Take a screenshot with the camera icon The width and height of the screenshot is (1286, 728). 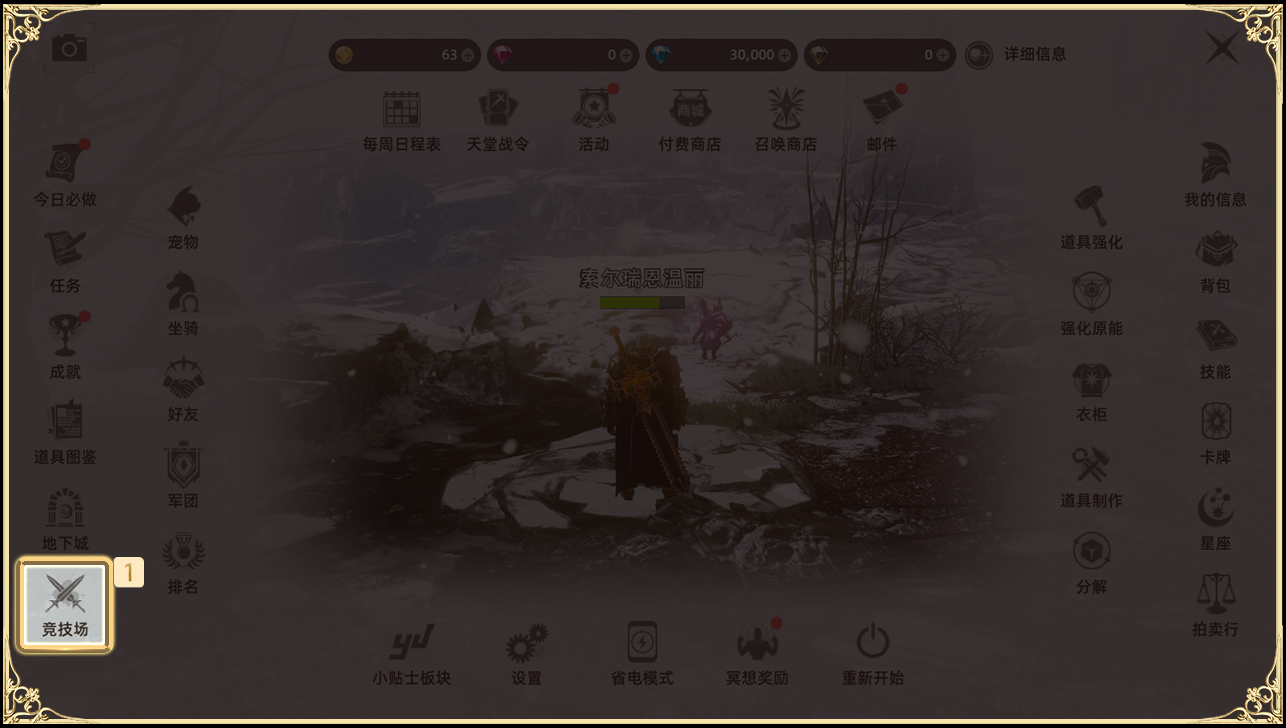click(x=69, y=47)
